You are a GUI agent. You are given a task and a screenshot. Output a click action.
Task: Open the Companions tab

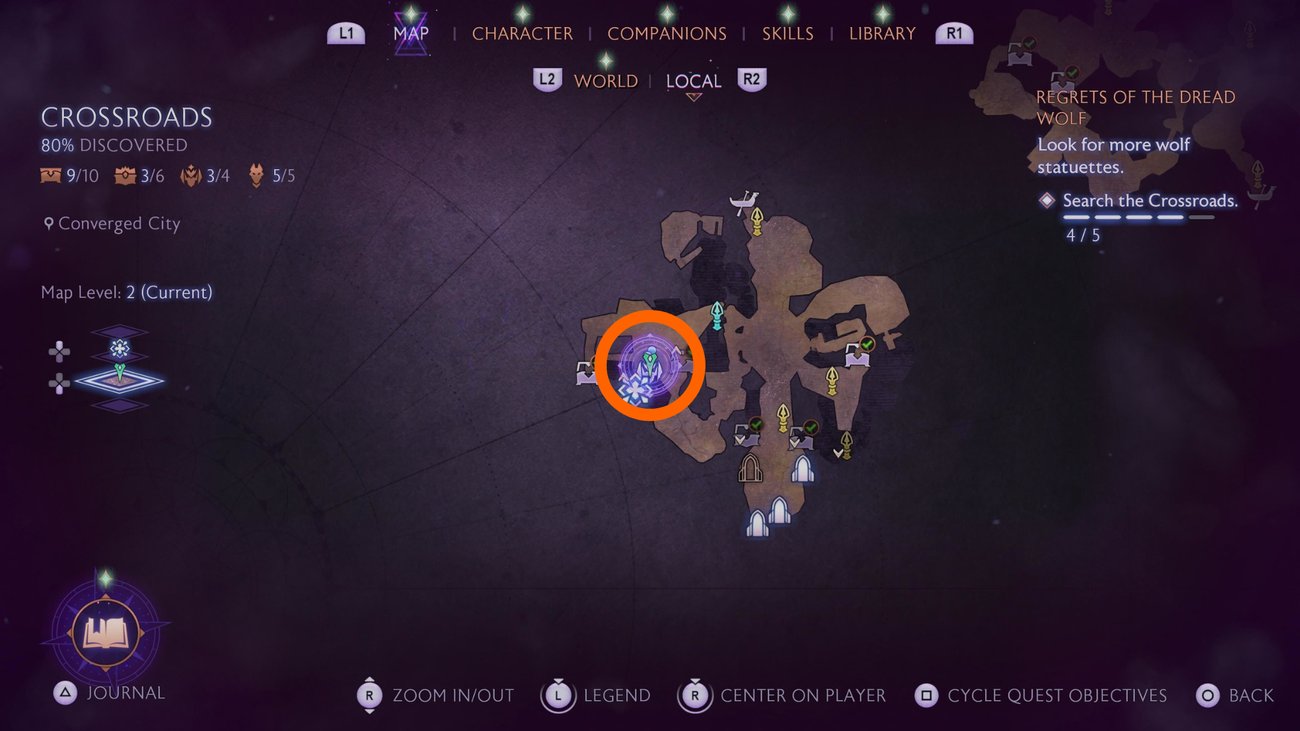click(x=667, y=33)
